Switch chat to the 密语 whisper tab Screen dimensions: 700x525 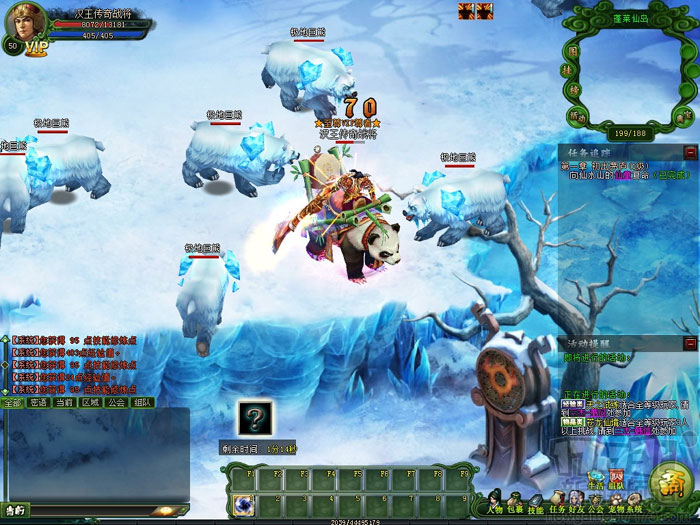(x=38, y=402)
